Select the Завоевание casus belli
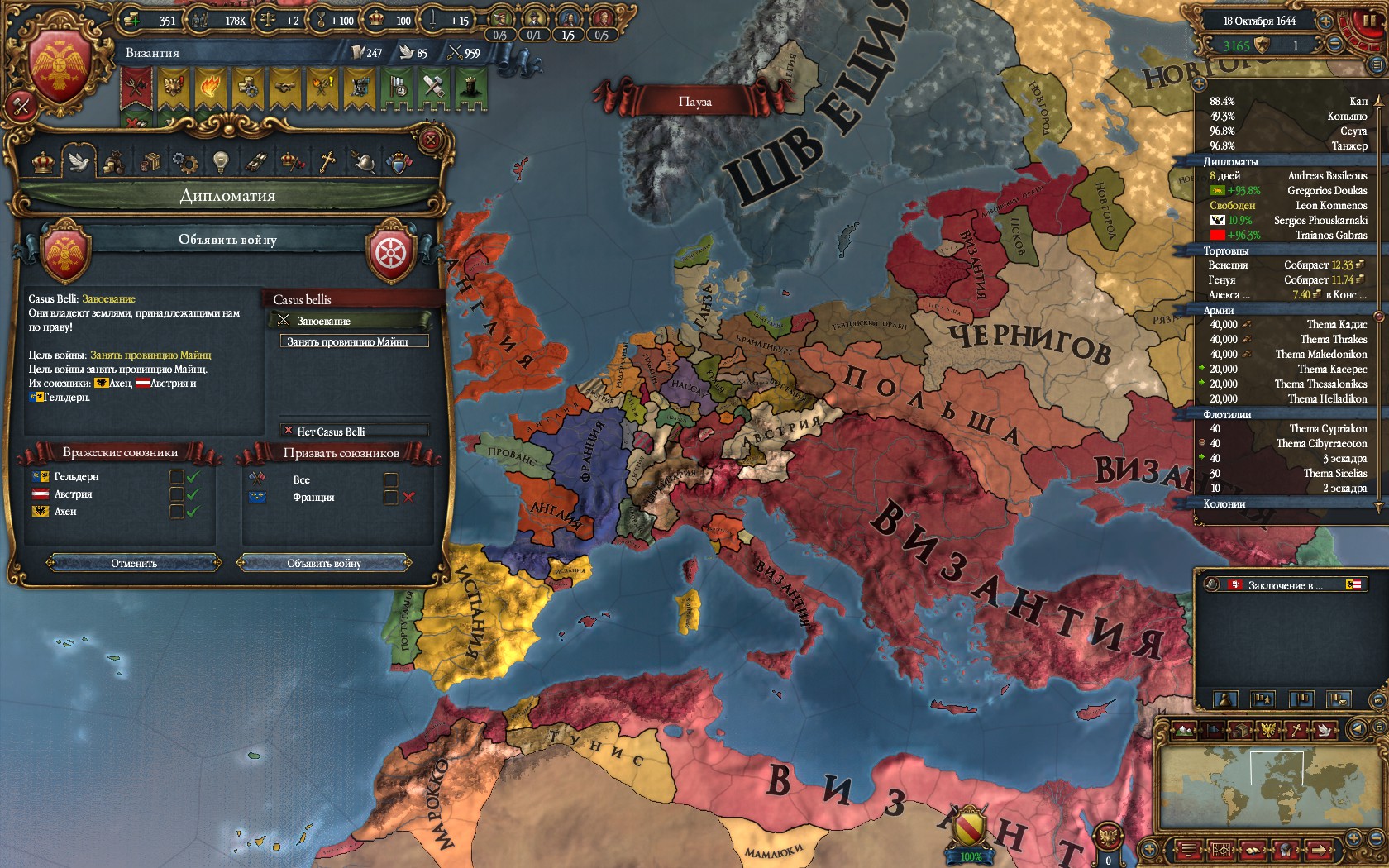This screenshot has width=1389, height=868. pos(350,321)
